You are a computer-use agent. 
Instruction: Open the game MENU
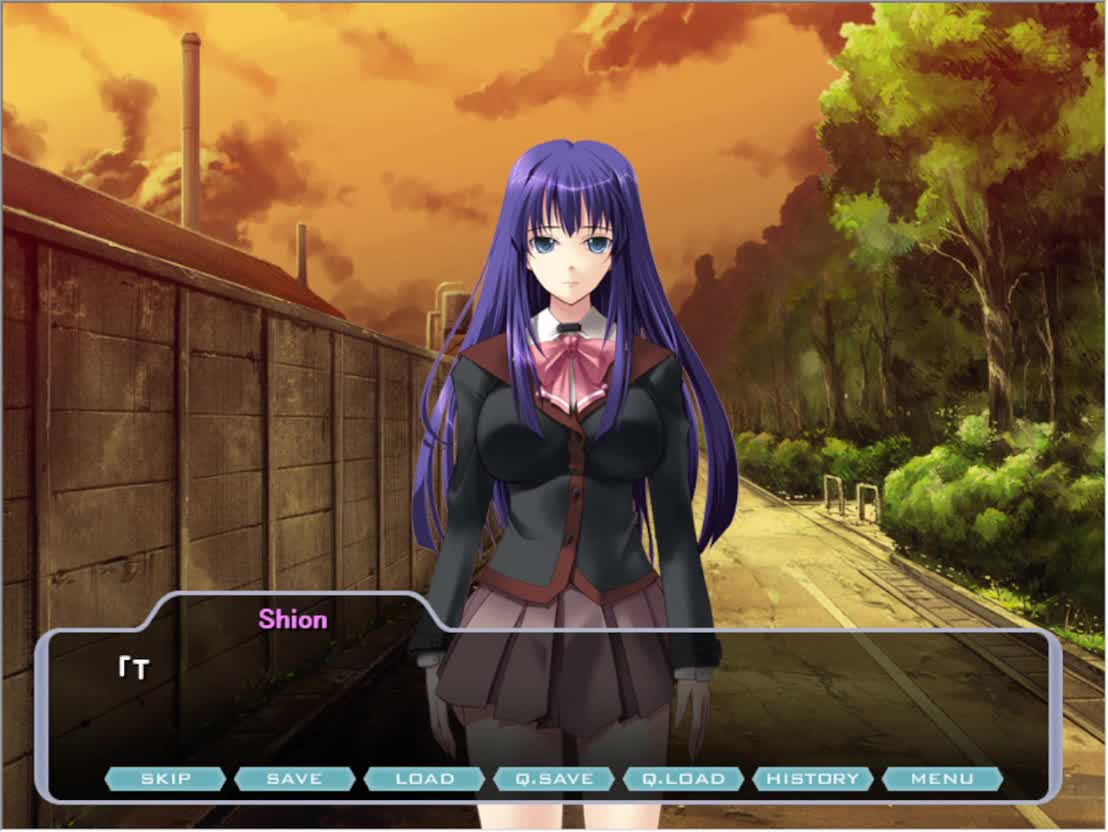(942, 779)
